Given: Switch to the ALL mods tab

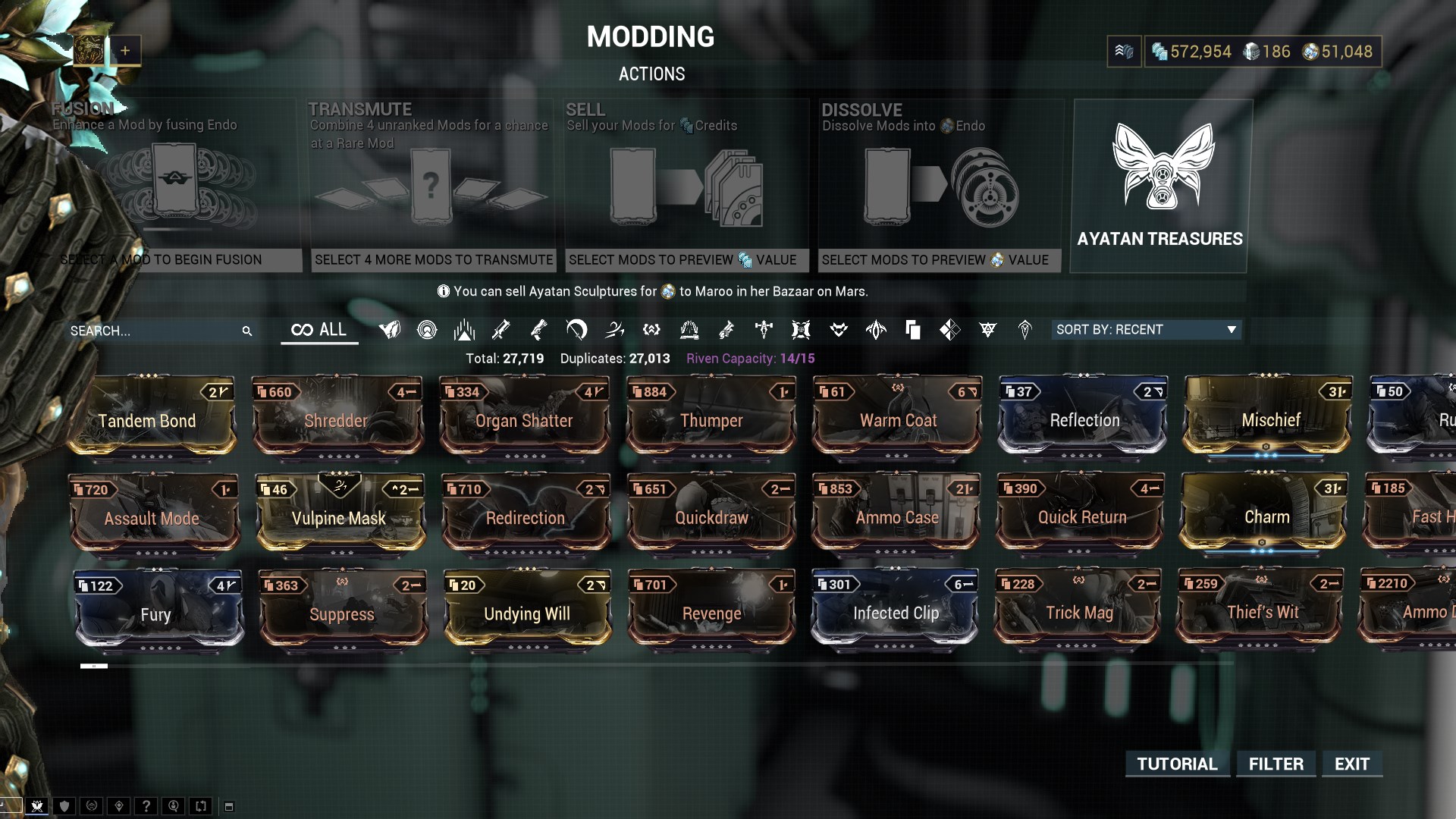Looking at the screenshot, I should pos(319,330).
